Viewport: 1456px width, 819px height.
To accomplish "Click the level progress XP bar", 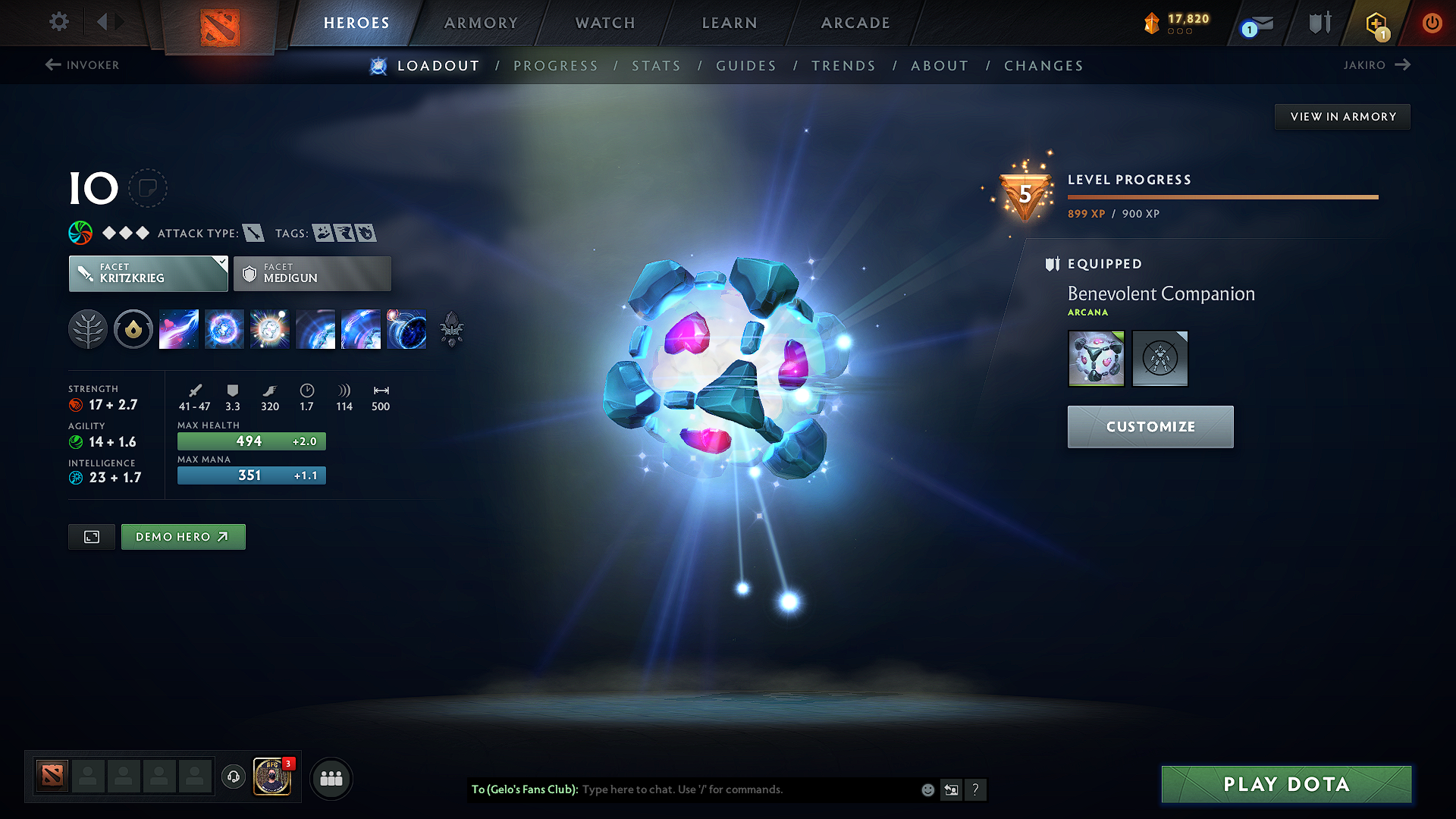I will coord(1222,196).
